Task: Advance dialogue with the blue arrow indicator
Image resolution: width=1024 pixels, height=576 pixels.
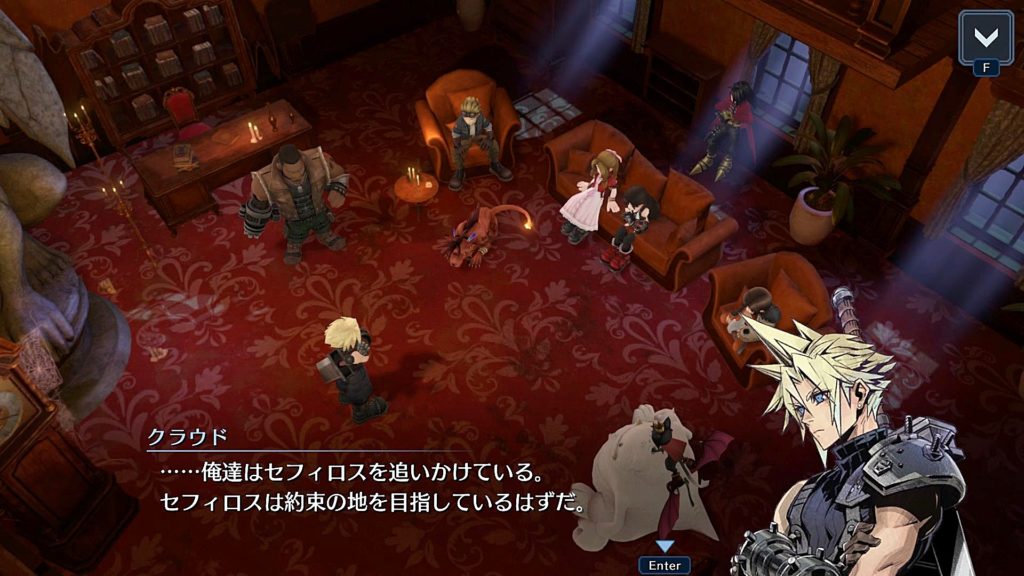Action: click(664, 546)
